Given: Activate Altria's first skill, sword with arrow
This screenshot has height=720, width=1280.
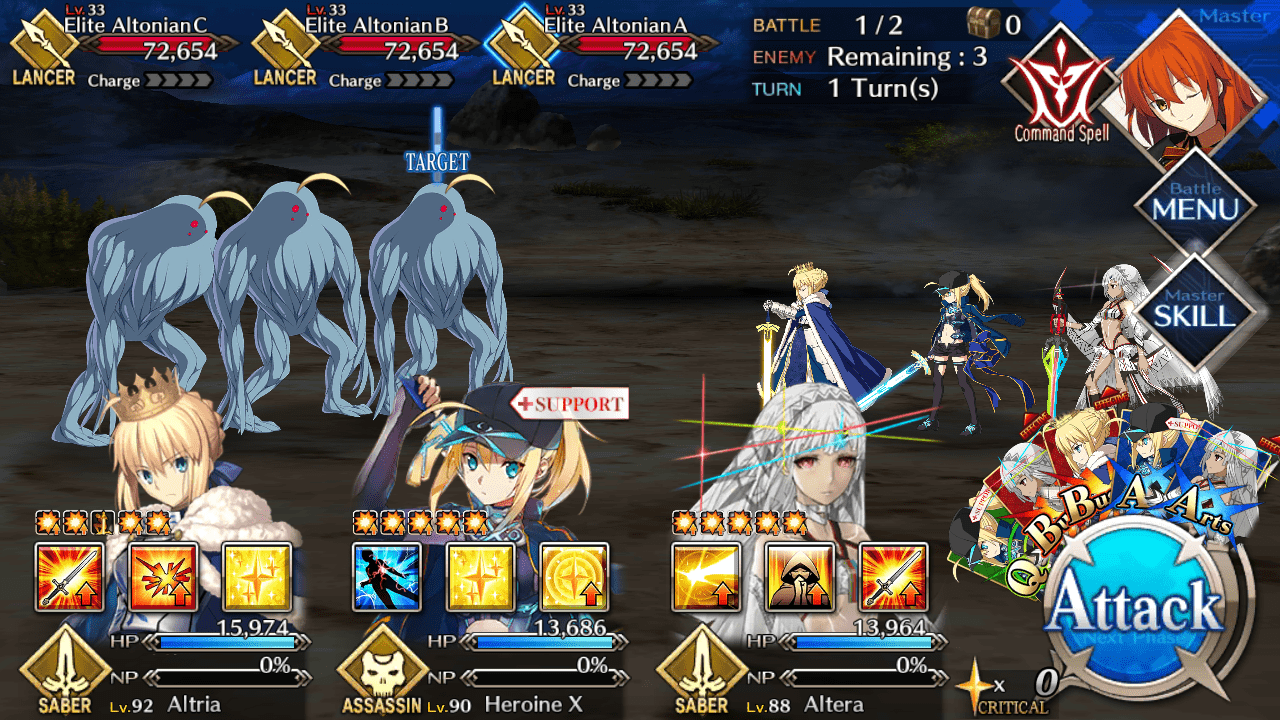Looking at the screenshot, I should tap(69, 577).
